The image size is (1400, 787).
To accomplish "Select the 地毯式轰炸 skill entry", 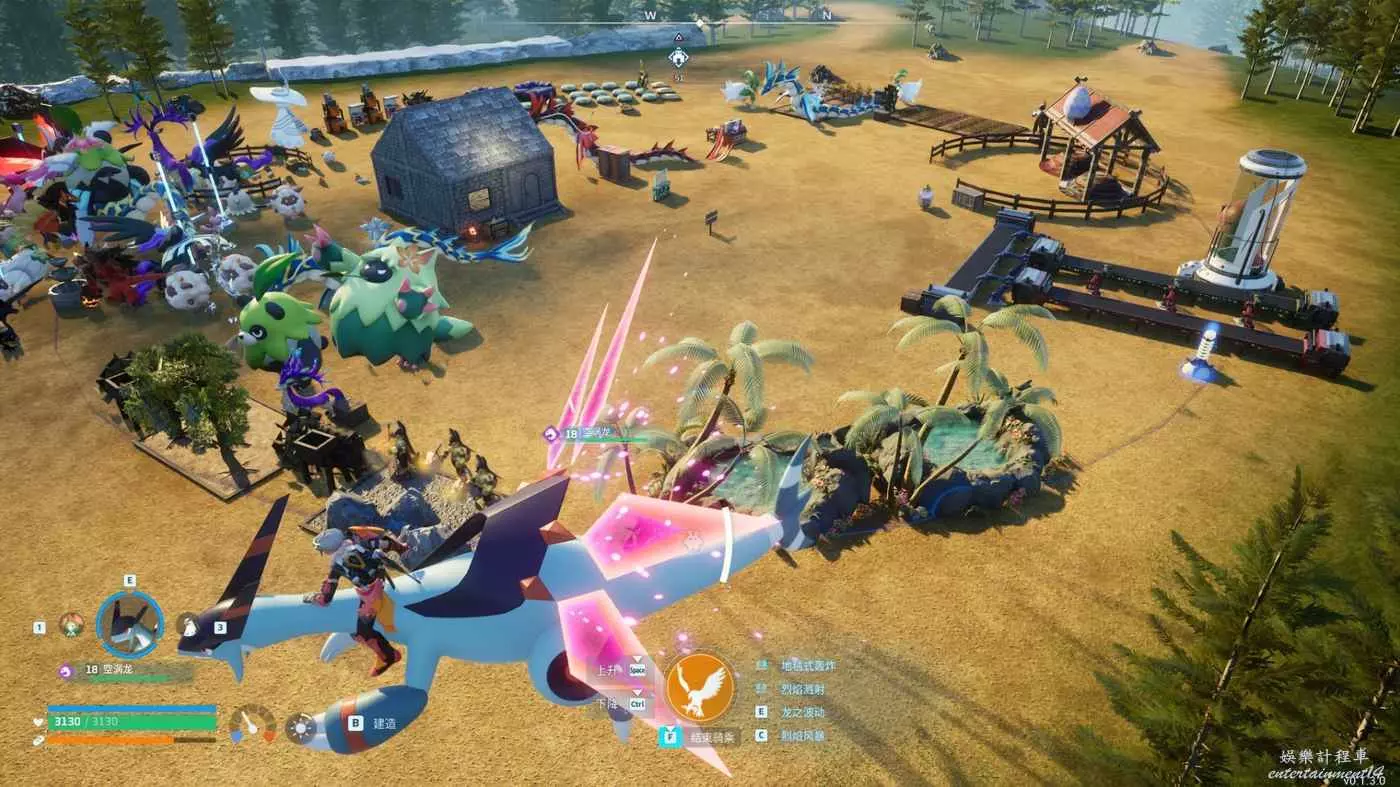I will pyautogui.click(x=808, y=665).
